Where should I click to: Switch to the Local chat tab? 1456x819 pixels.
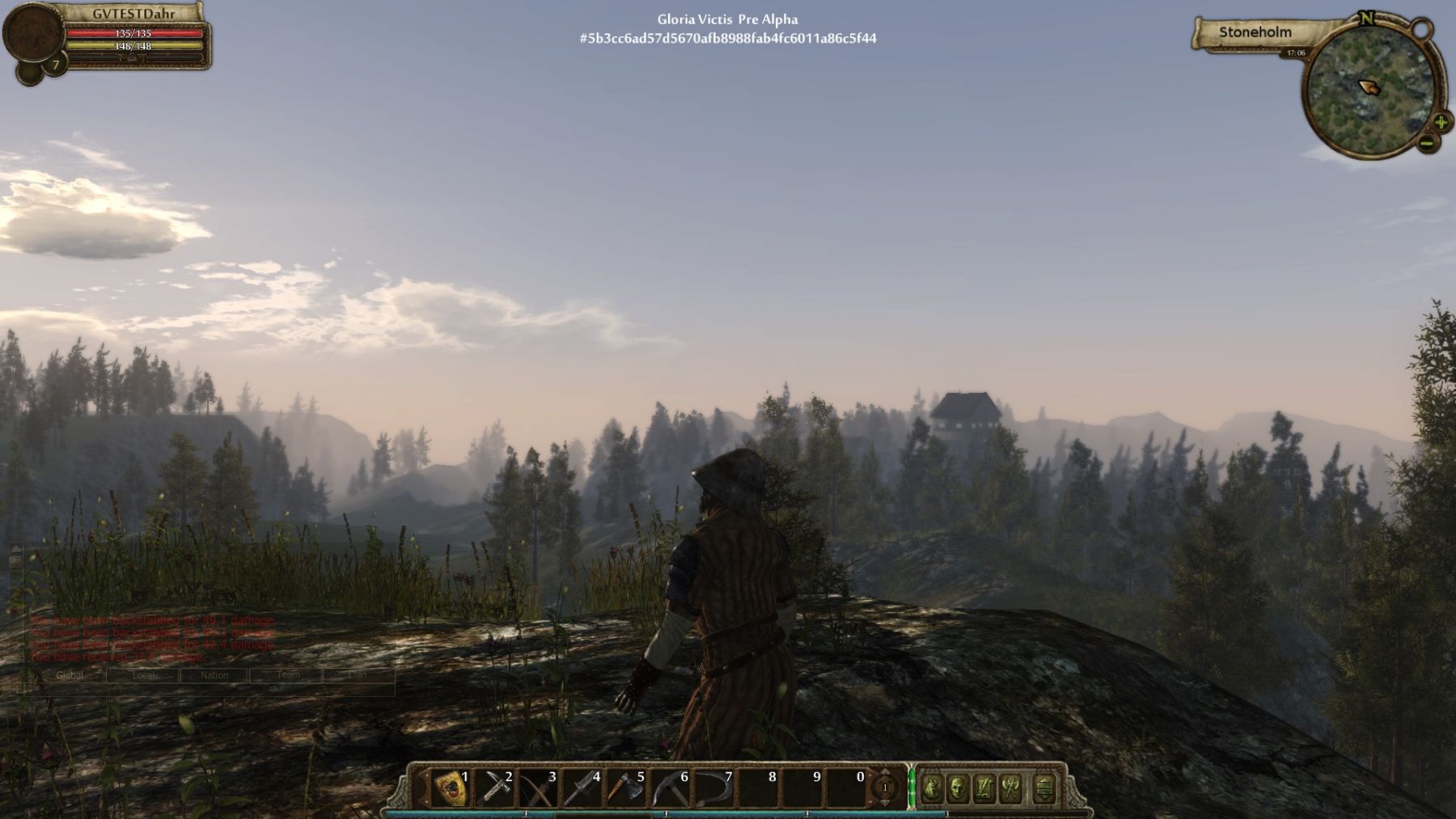pos(143,675)
